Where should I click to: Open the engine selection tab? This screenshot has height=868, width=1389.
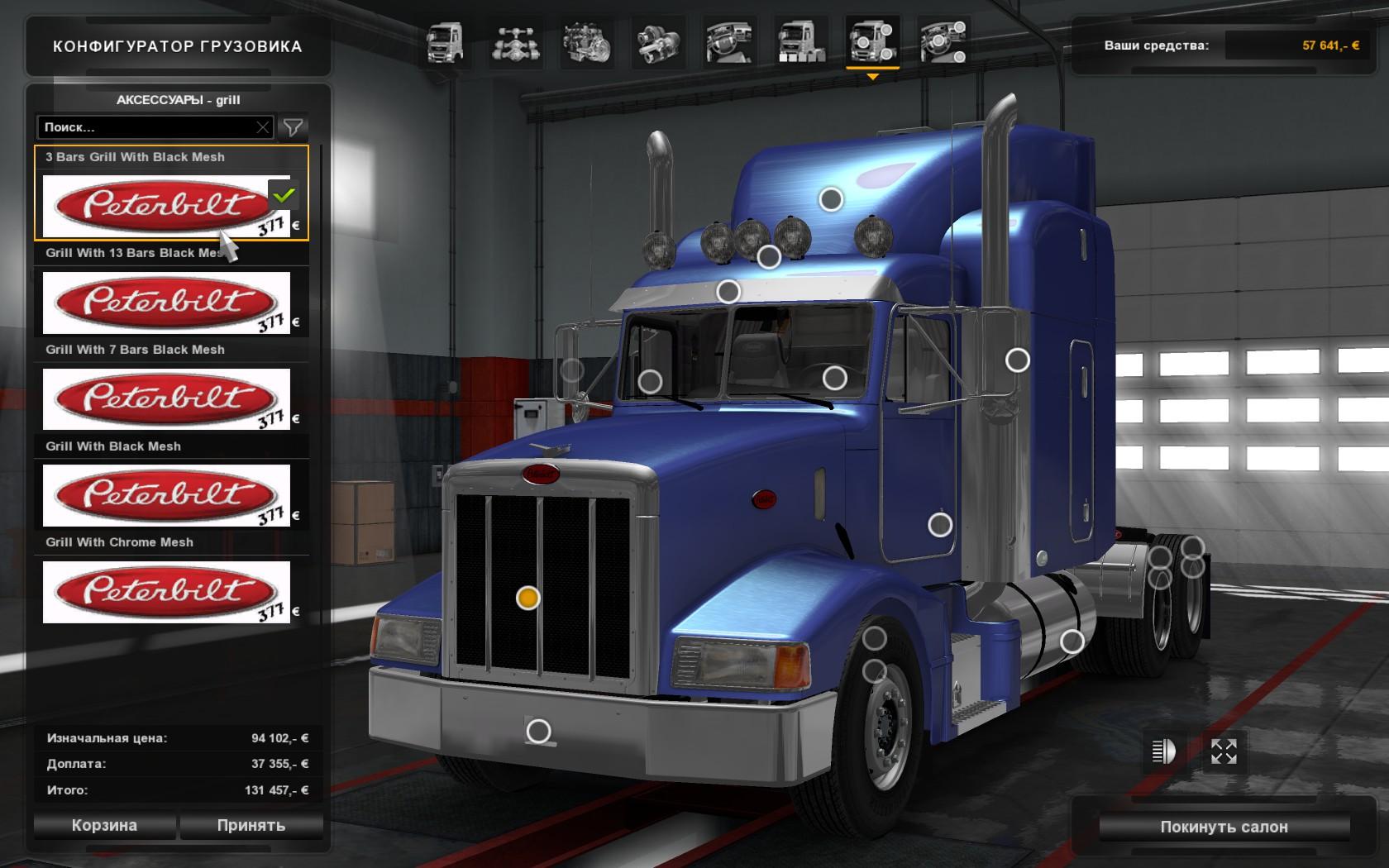coord(587,43)
